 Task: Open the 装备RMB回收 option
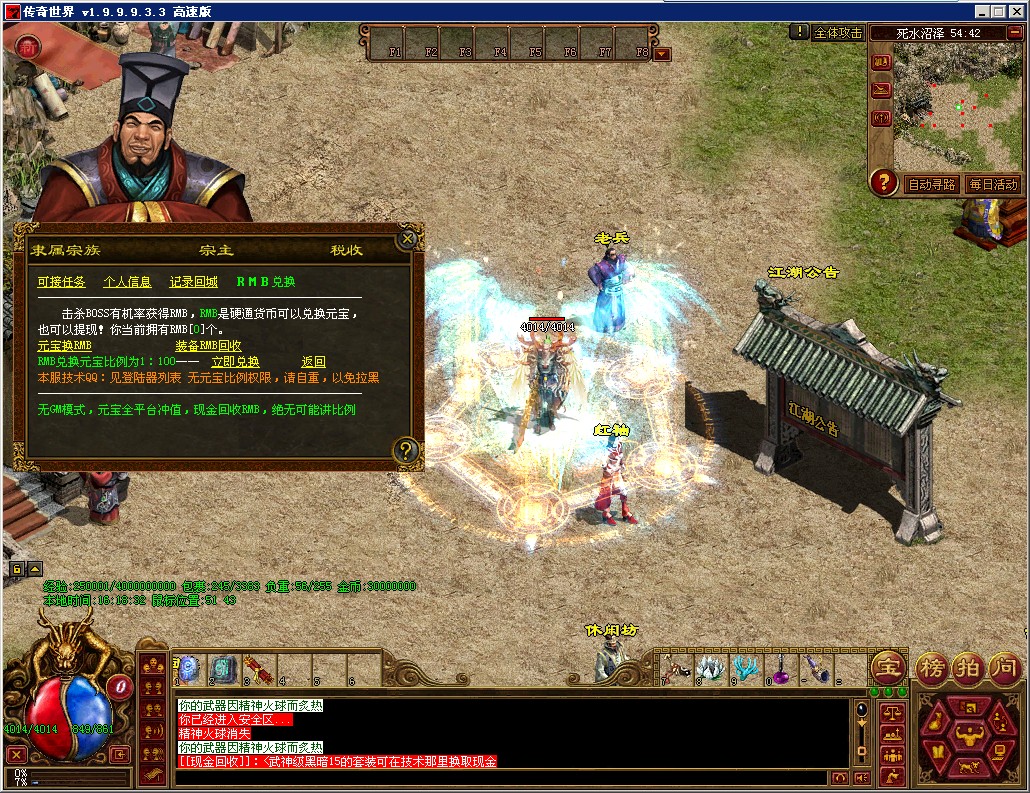[208, 346]
